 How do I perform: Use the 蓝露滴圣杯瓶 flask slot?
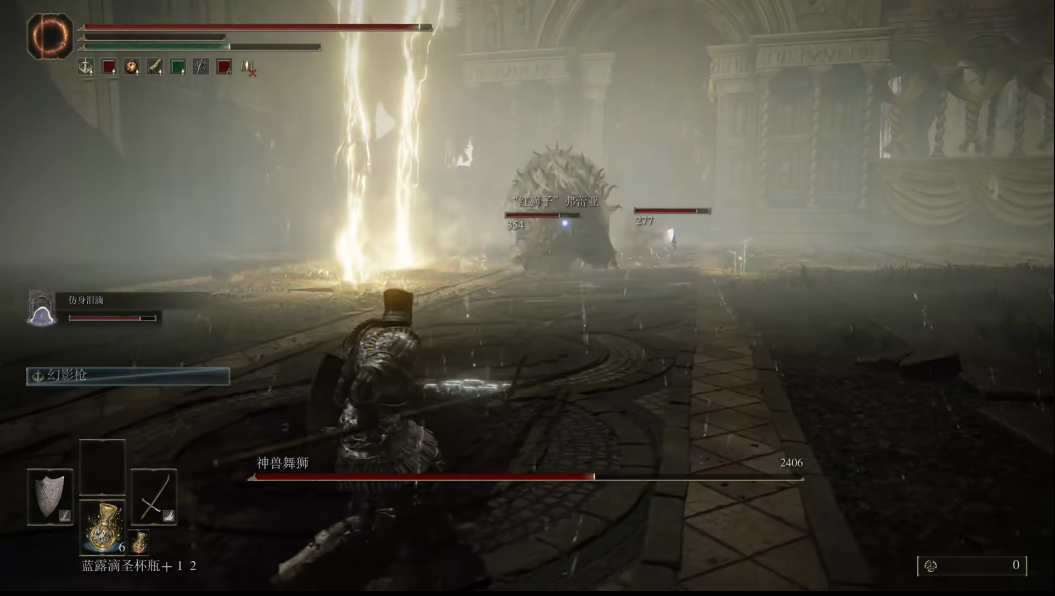[102, 525]
